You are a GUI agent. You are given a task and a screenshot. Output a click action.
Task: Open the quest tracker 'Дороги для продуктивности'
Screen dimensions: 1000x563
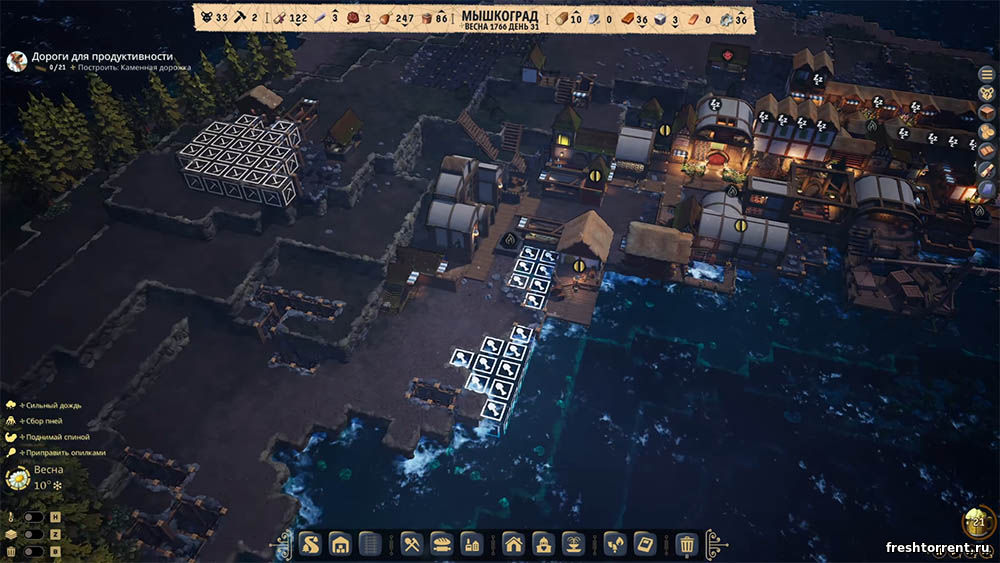click(100, 58)
